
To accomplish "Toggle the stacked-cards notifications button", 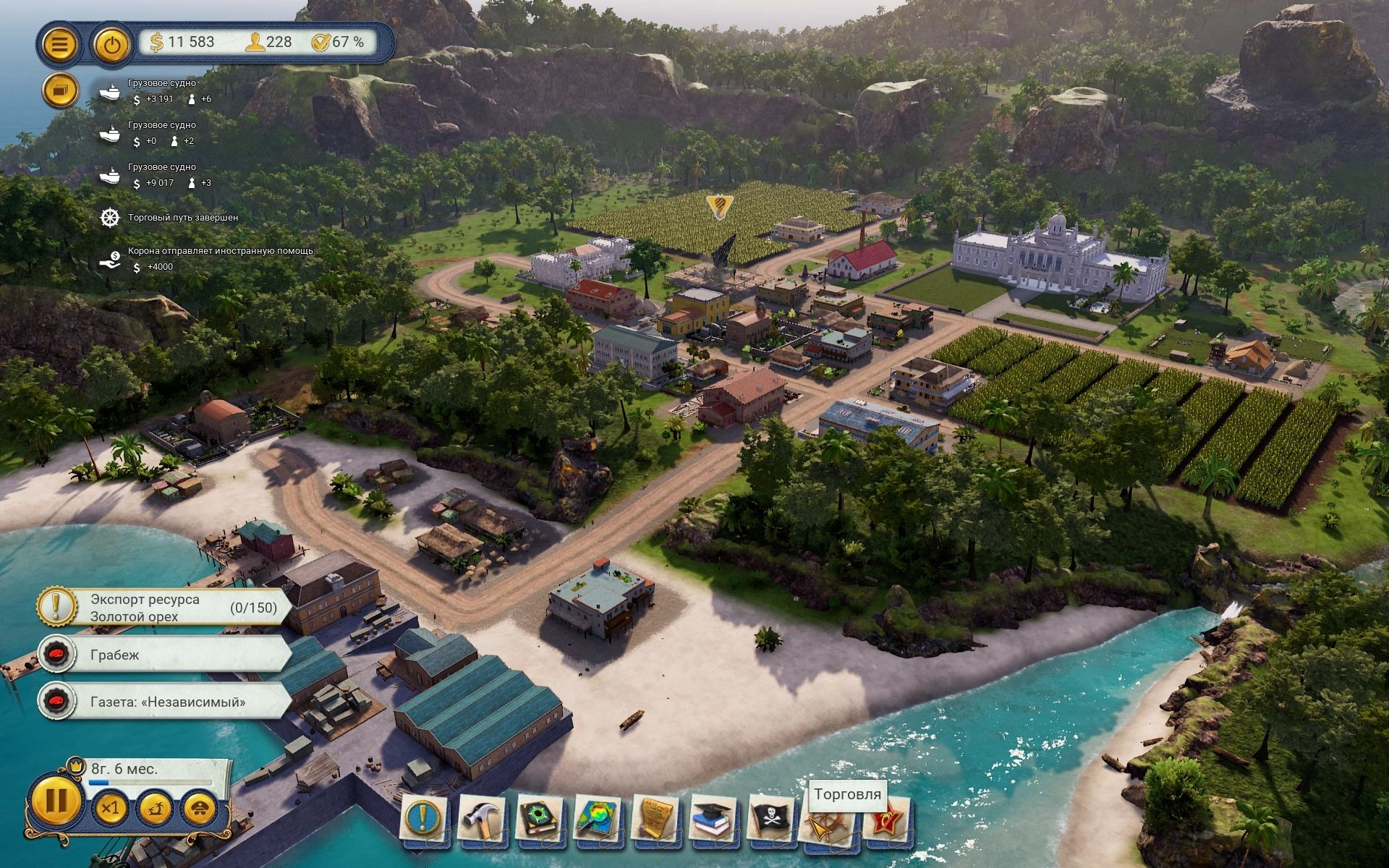I will point(60,90).
